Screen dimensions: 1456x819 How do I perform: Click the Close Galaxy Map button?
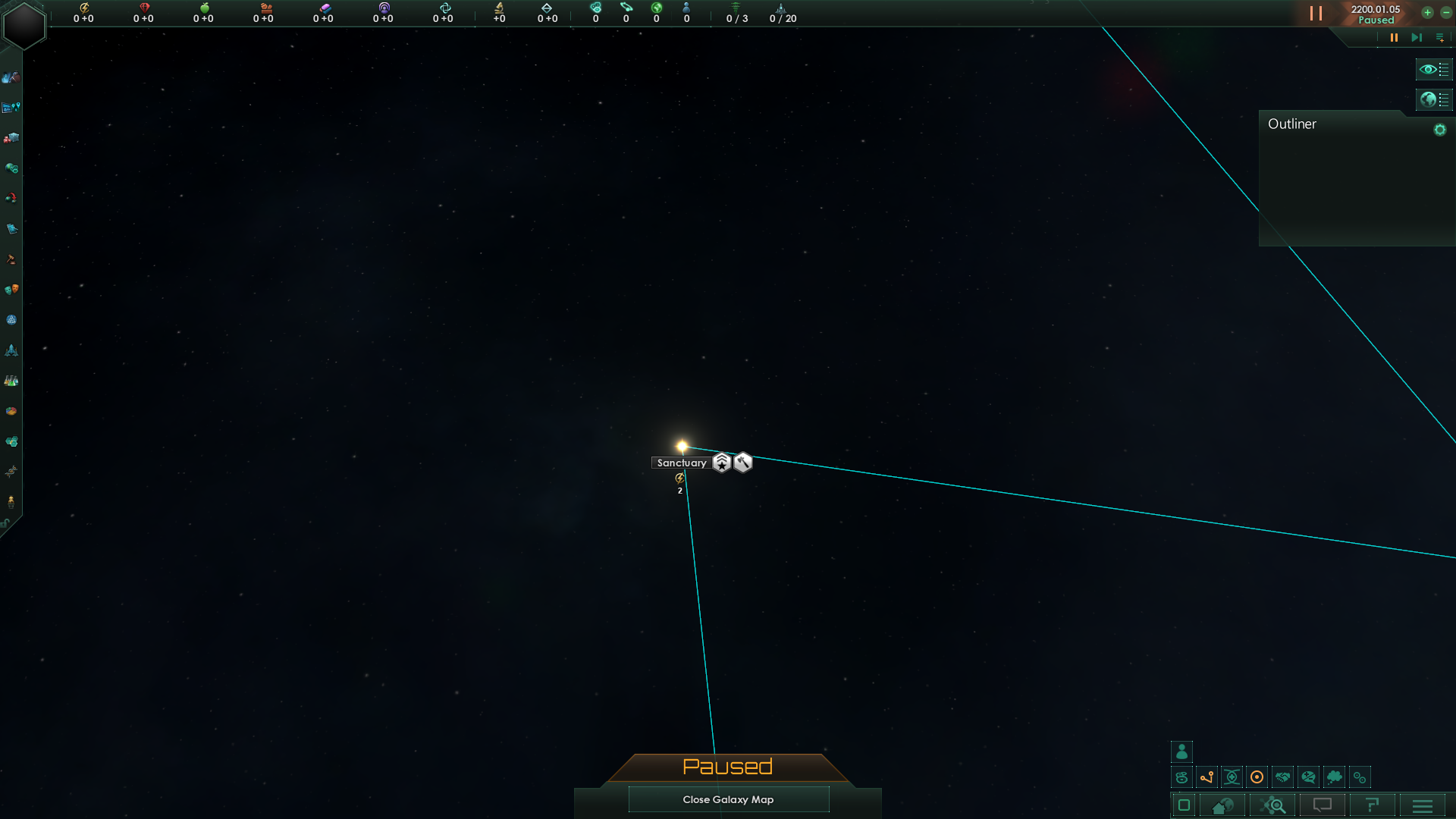pyautogui.click(x=728, y=799)
